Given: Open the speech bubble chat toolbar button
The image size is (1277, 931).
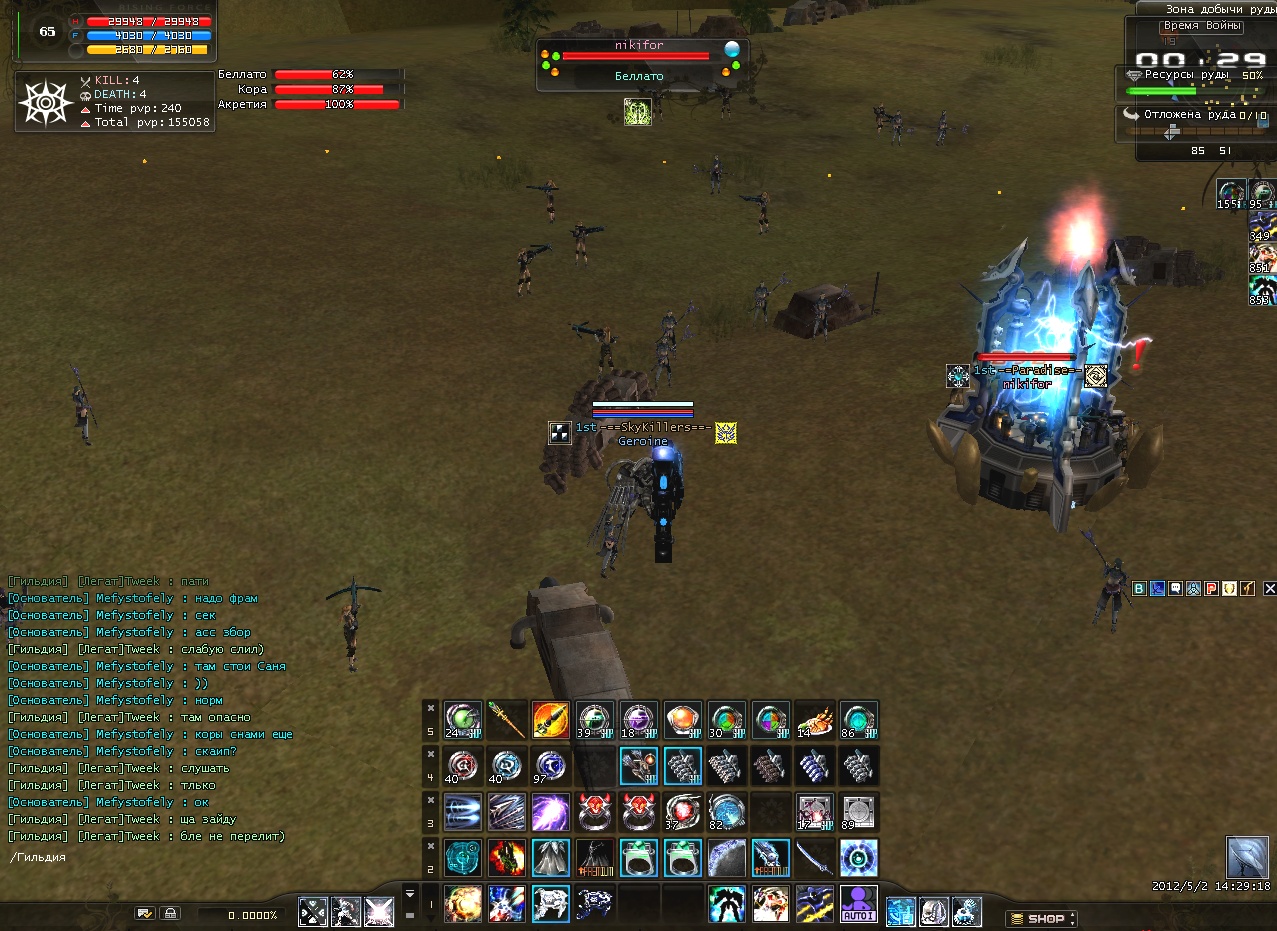Looking at the screenshot, I should 1175,589.
